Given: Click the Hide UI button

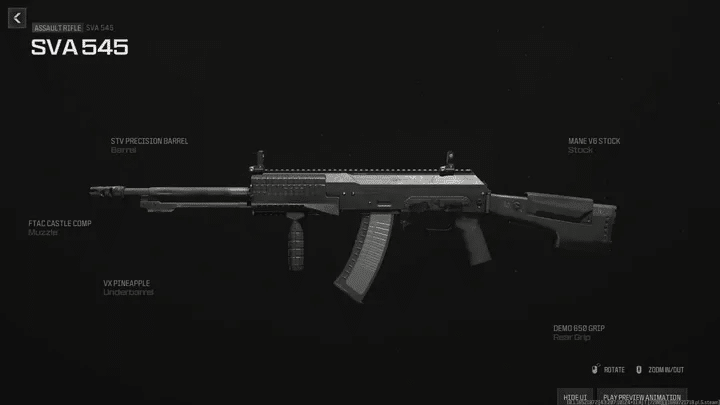Looking at the screenshot, I should [574, 397].
